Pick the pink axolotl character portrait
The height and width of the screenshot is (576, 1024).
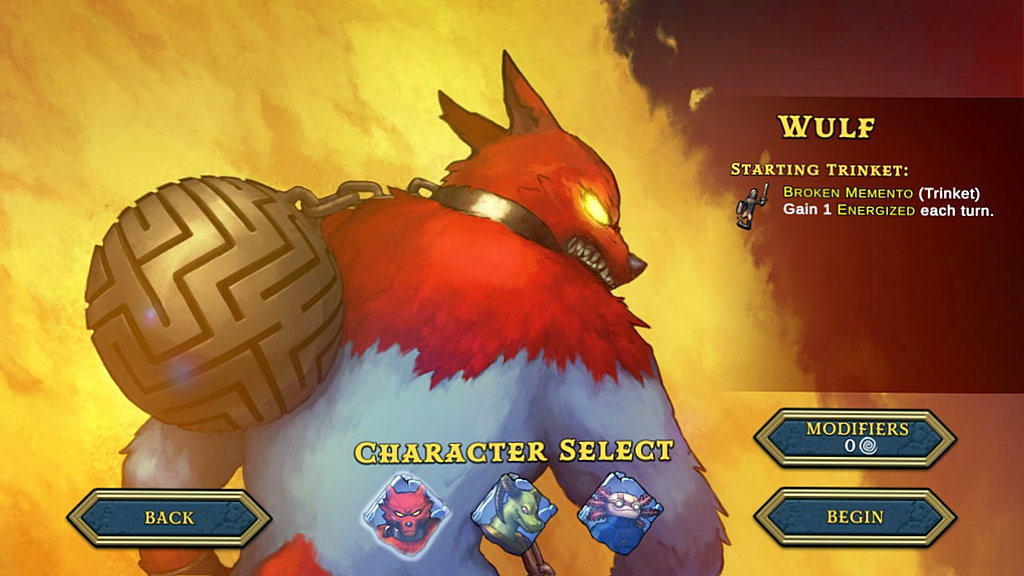pos(621,511)
